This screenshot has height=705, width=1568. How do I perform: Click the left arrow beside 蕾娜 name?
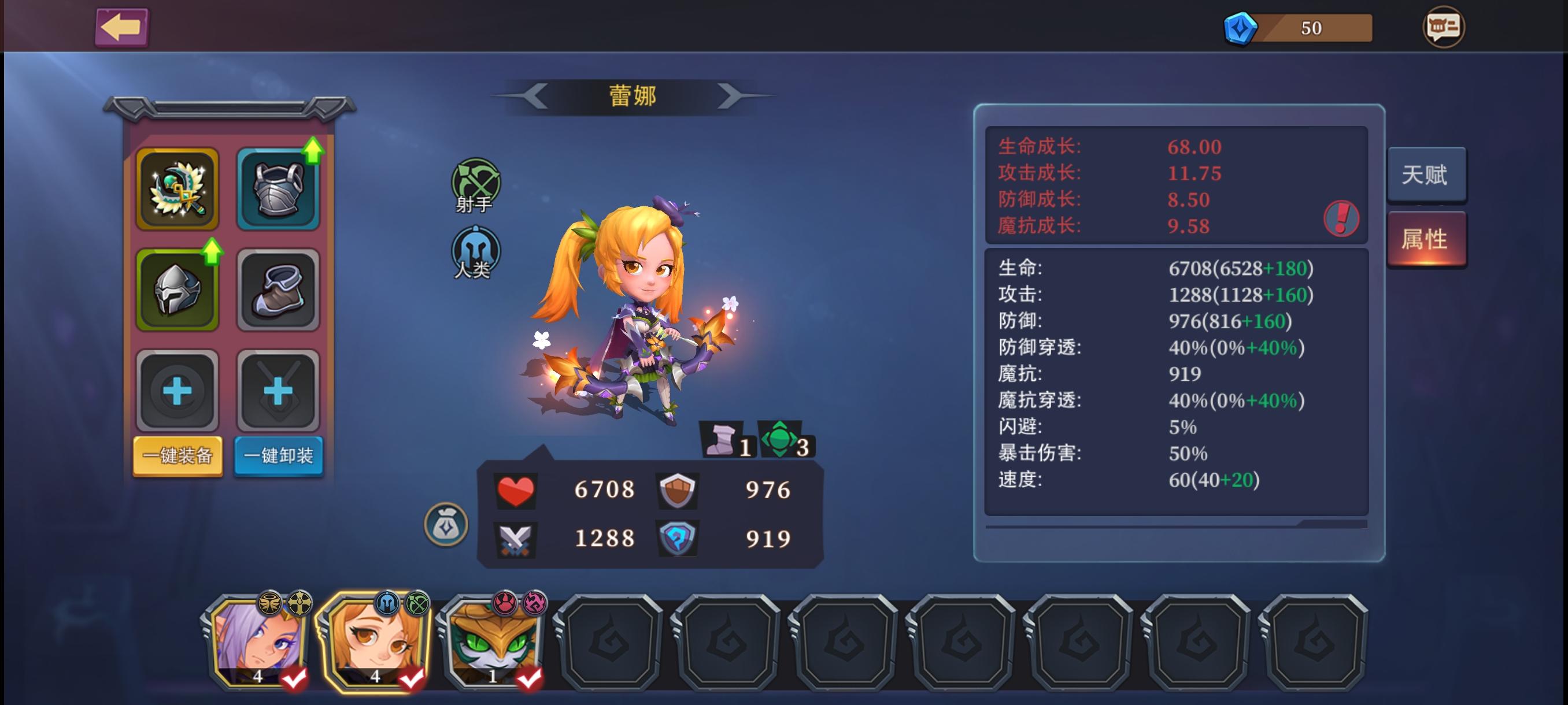click(x=535, y=96)
